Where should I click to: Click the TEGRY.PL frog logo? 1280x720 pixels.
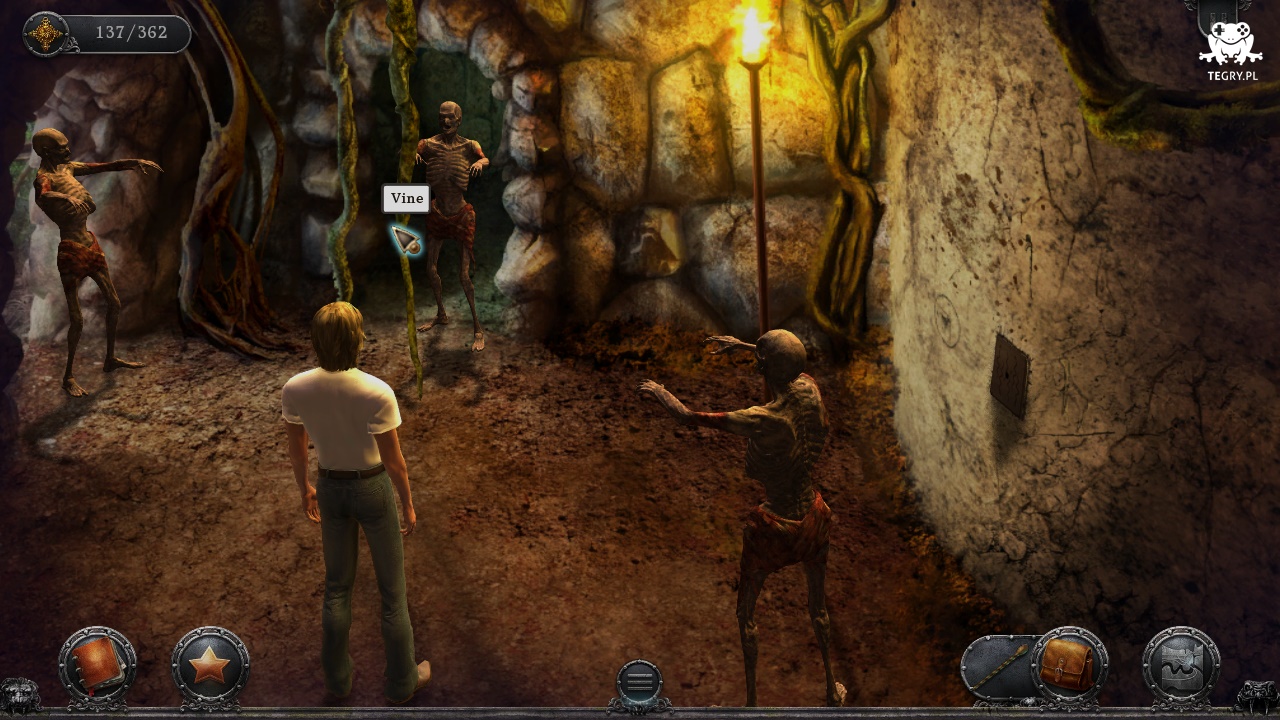1230,50
